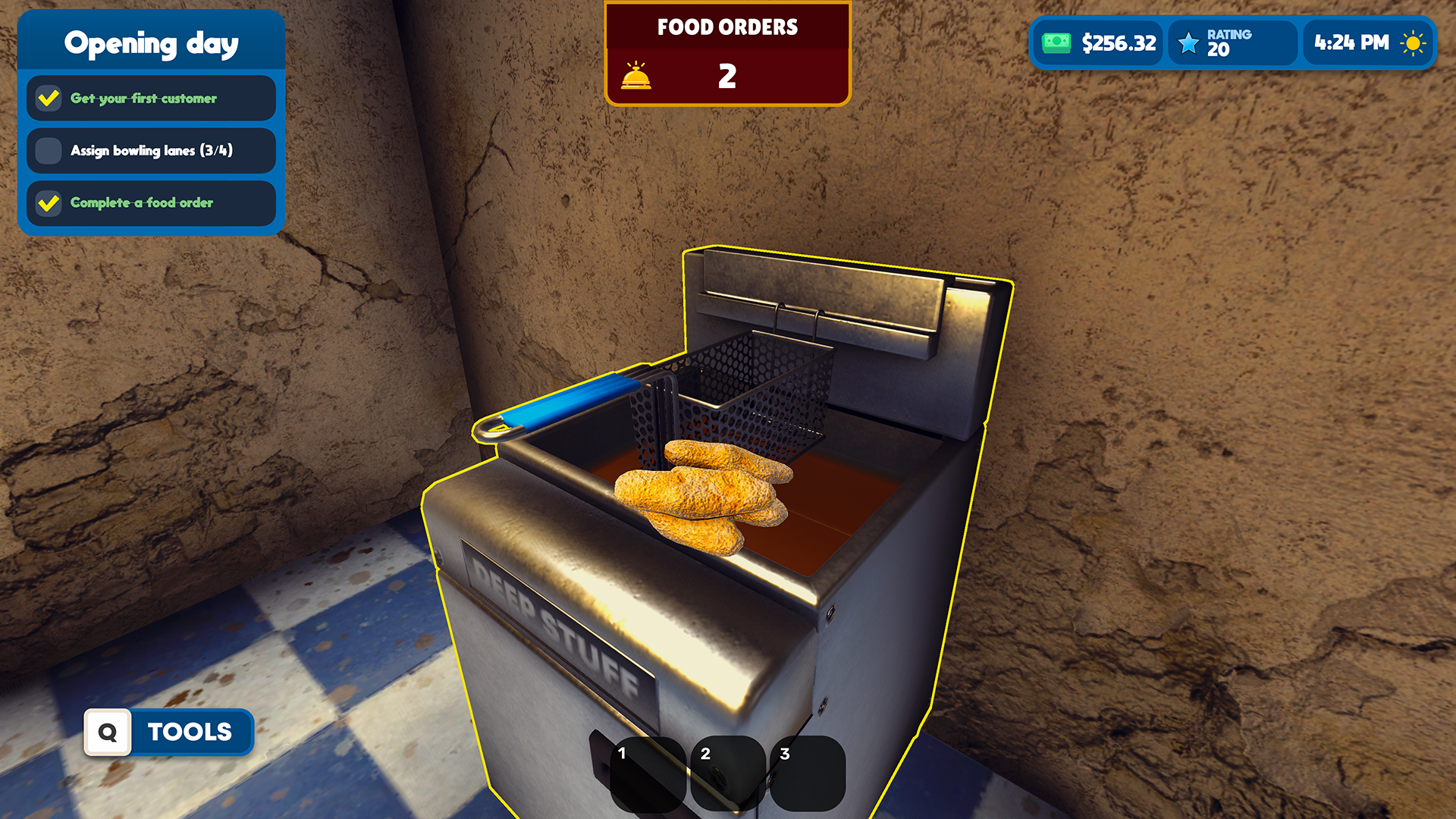
Task: Uncheck Get your first customer task
Action: (x=48, y=98)
